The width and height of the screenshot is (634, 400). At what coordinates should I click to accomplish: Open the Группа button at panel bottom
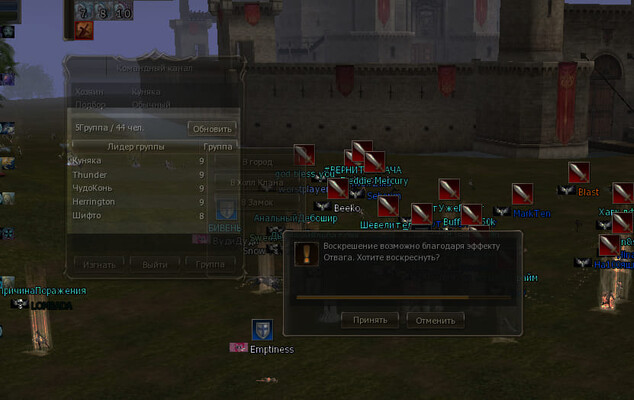pos(210,265)
